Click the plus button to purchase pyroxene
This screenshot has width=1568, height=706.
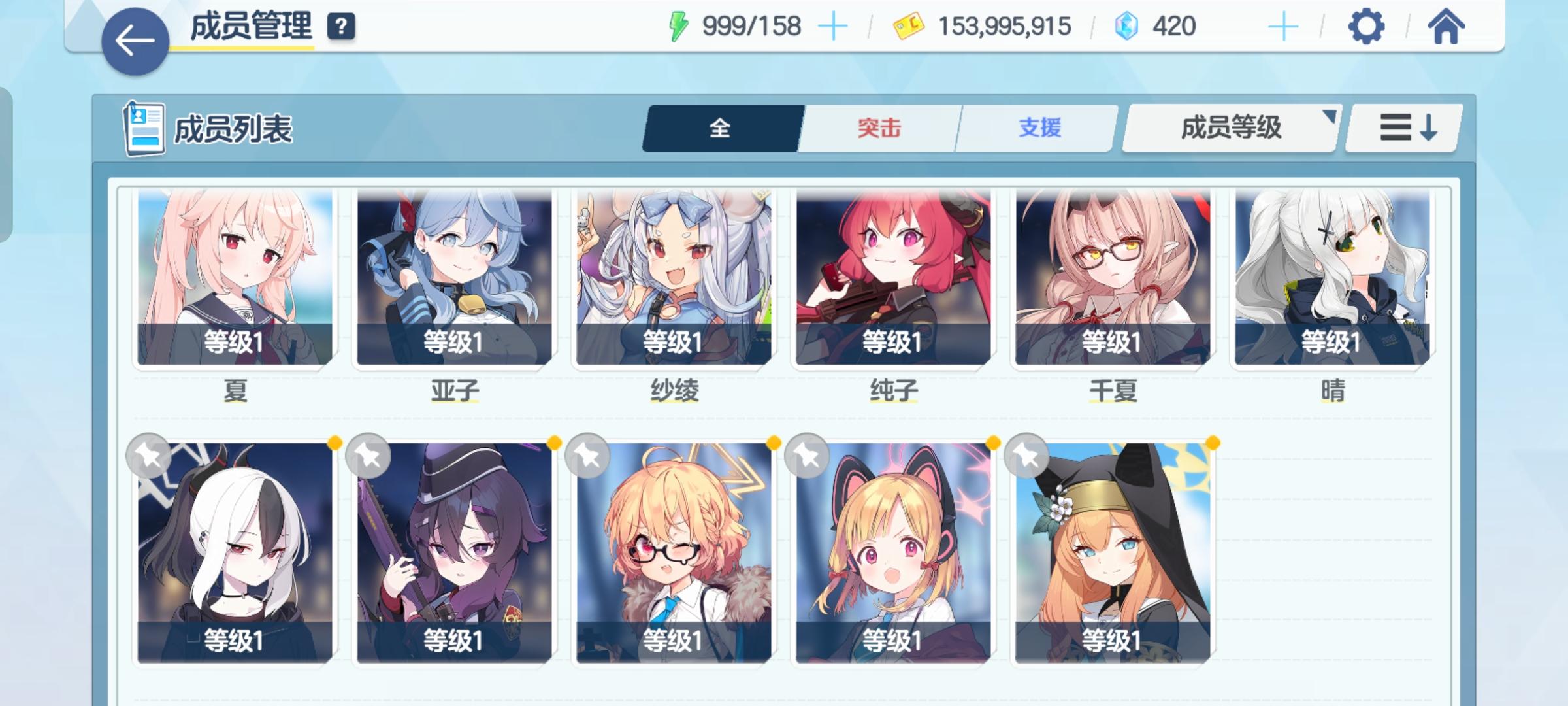tap(1284, 26)
